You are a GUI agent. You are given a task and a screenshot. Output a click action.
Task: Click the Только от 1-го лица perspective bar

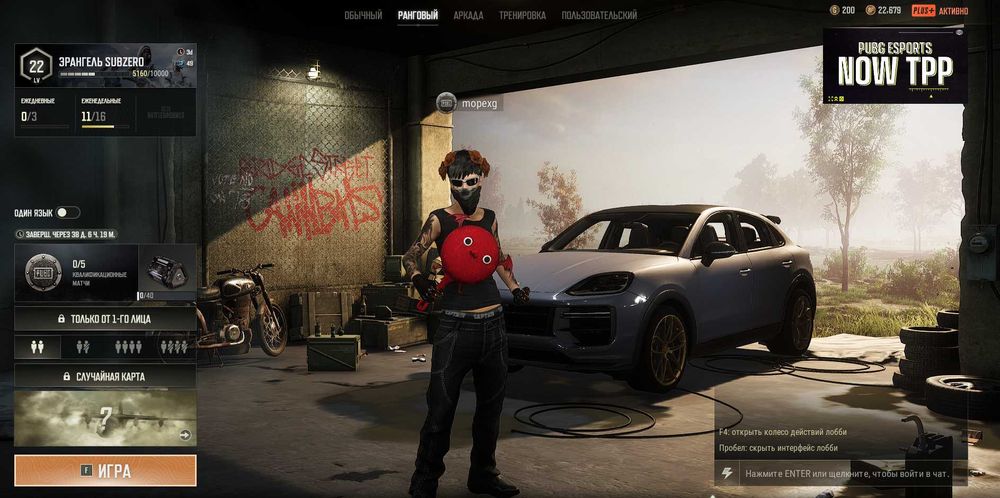105,319
